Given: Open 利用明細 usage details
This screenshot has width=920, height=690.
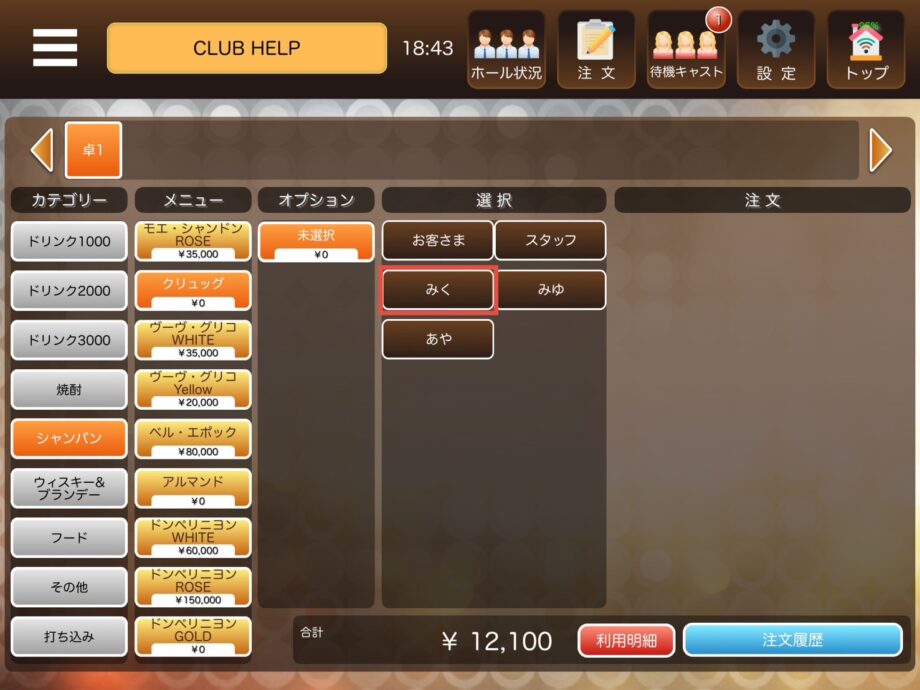Looking at the screenshot, I should point(627,641).
